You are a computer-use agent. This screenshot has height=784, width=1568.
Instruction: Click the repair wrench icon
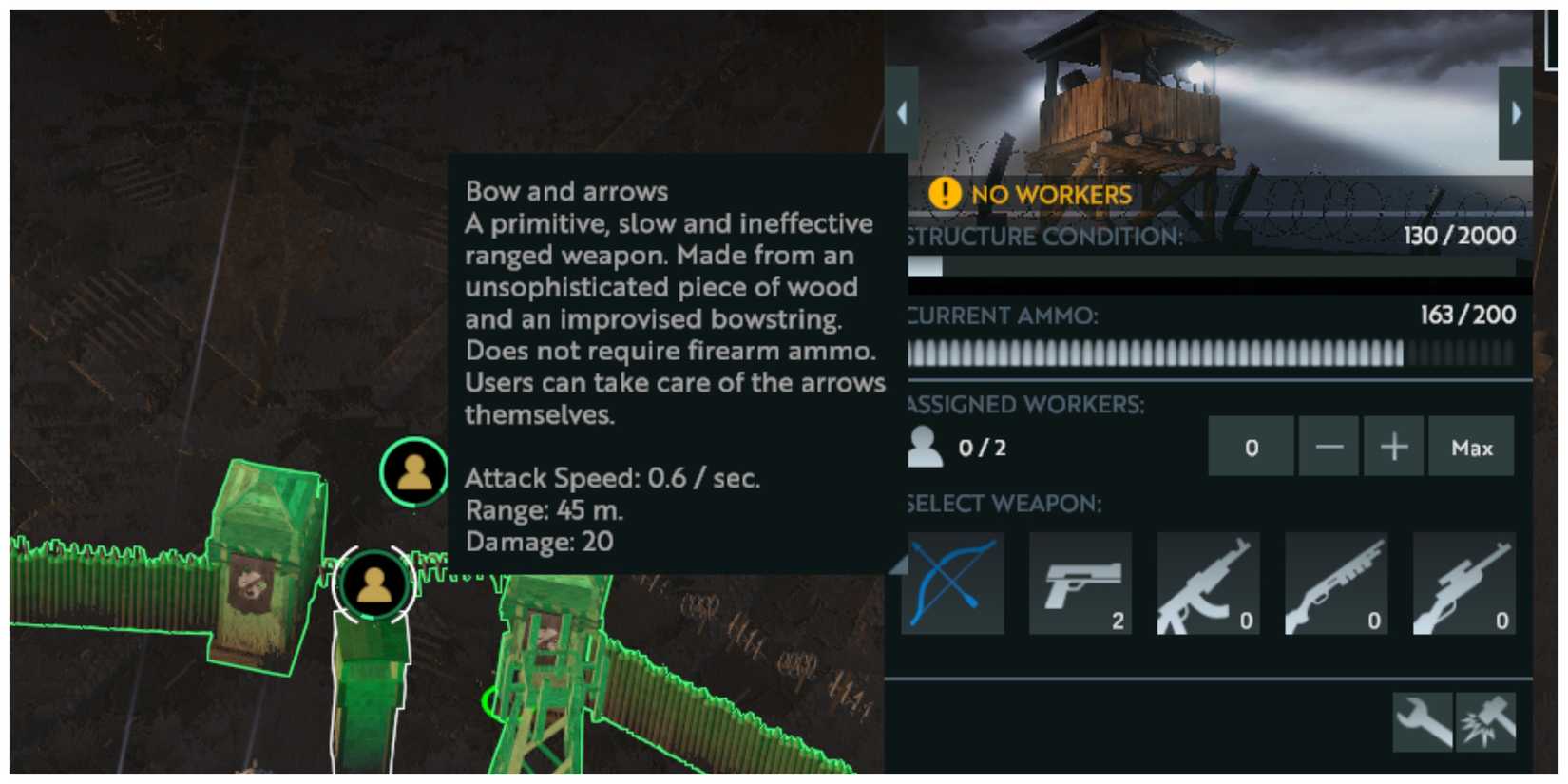pos(1422,722)
